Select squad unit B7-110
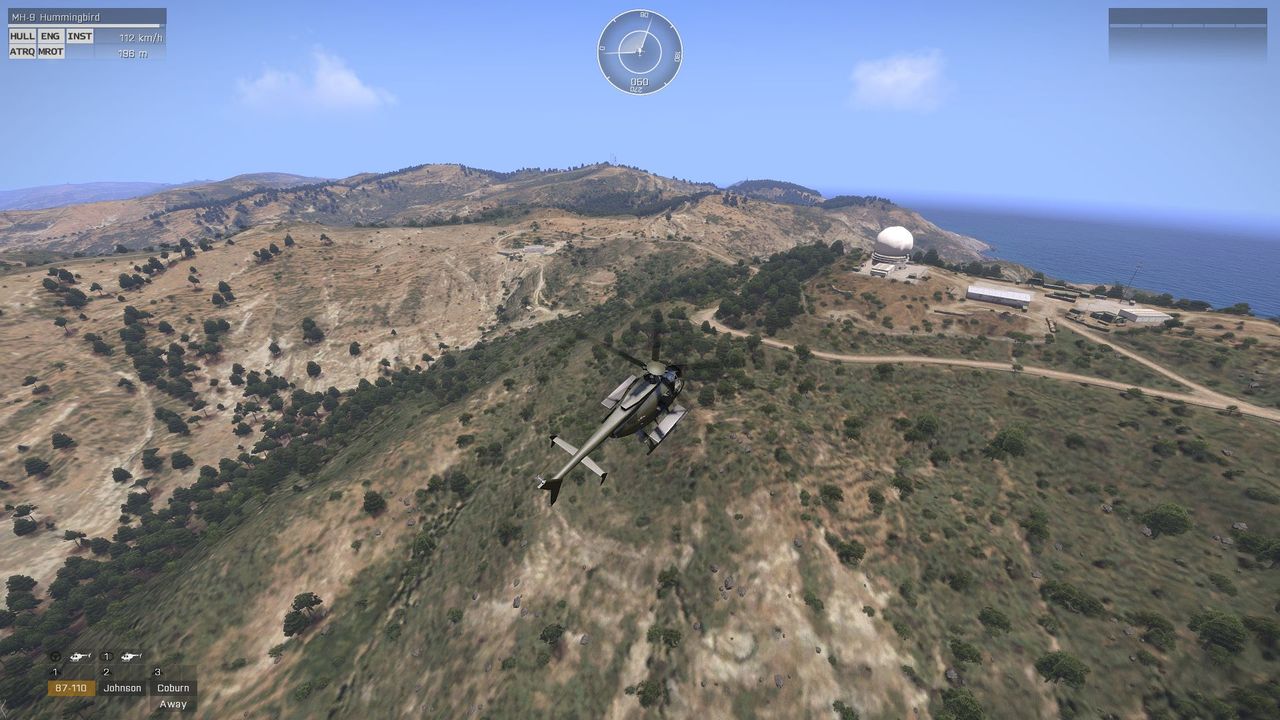 point(71,688)
